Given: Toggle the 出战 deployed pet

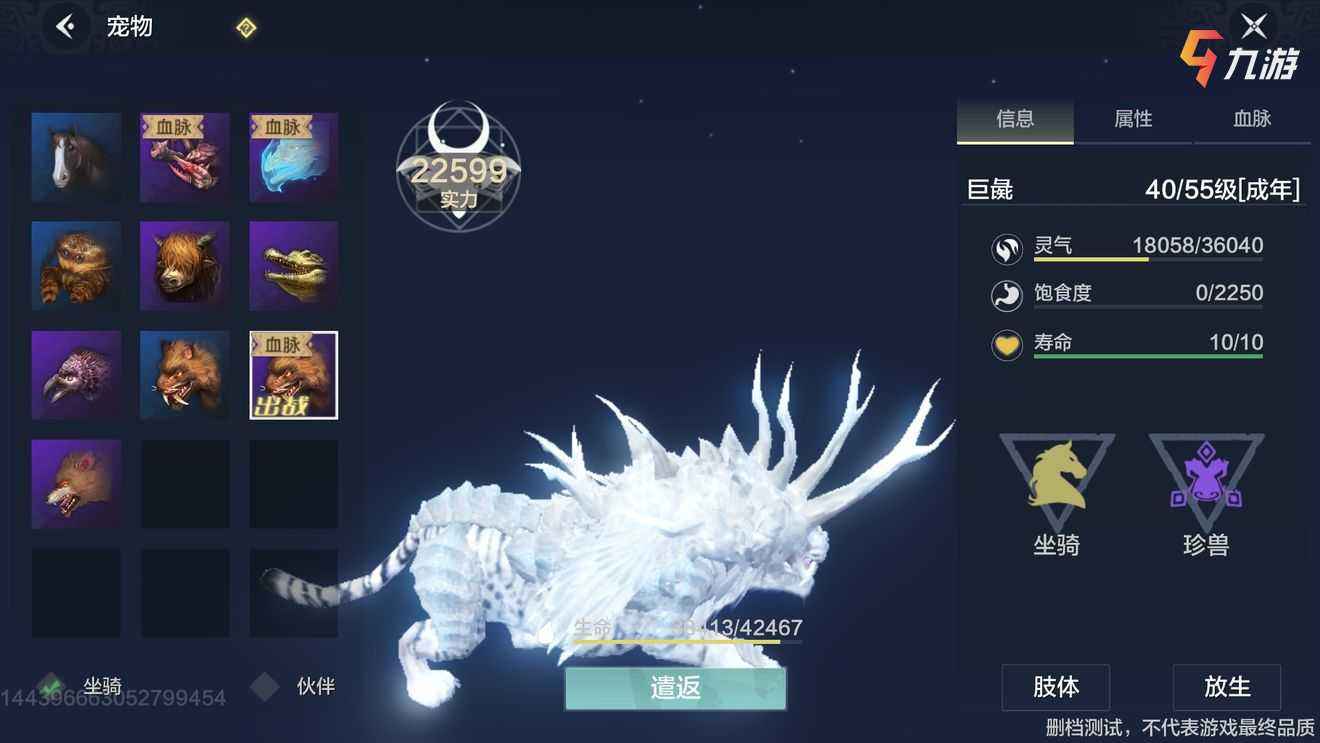Looking at the screenshot, I should pyautogui.click(x=293, y=375).
